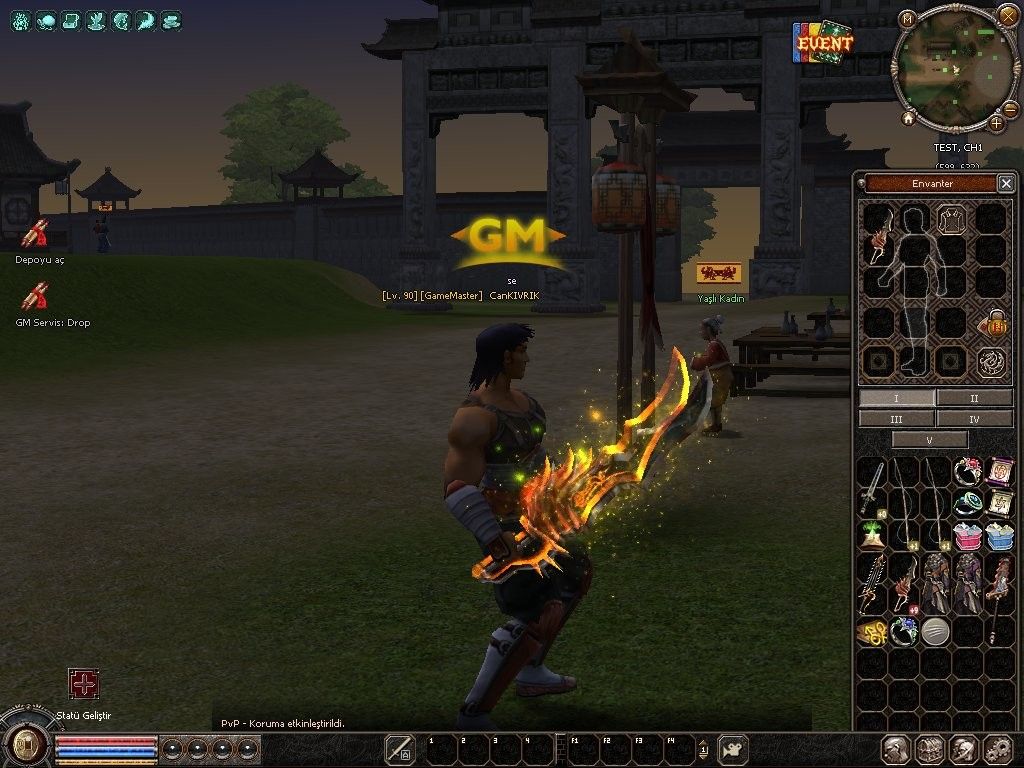Activate the GM Servis: Drop scroll
This screenshot has width=1024, height=768.
tap(36, 297)
